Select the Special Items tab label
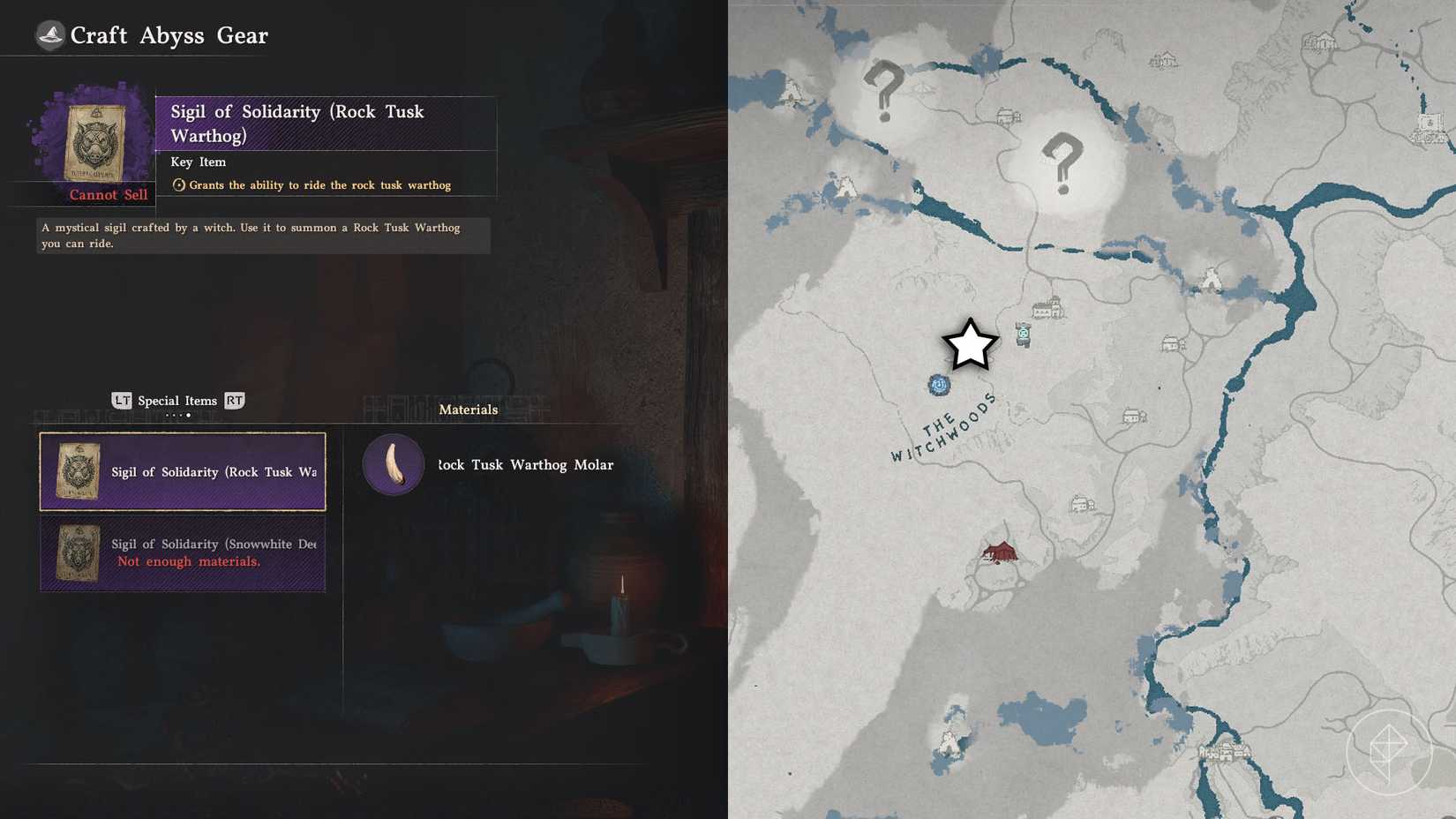This screenshot has height=819, width=1456. coord(177,401)
